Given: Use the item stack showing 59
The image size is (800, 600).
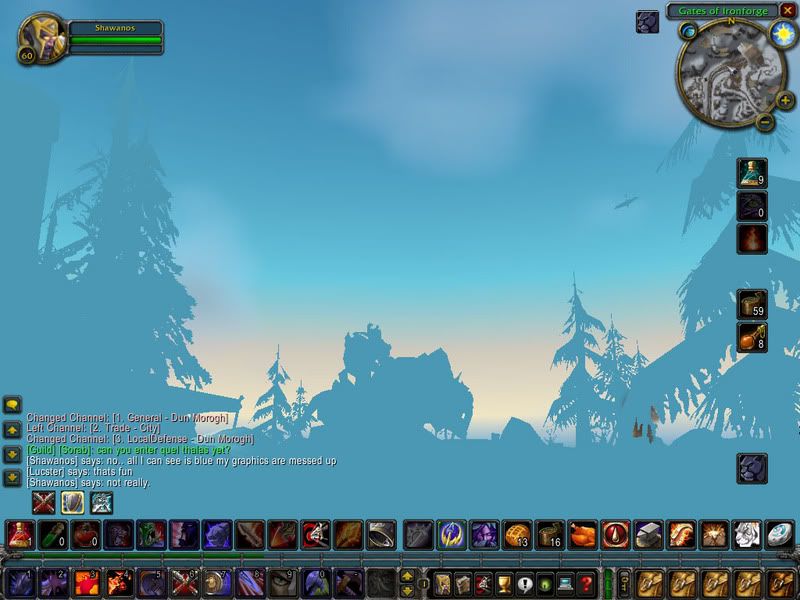Looking at the screenshot, I should pos(752,304).
